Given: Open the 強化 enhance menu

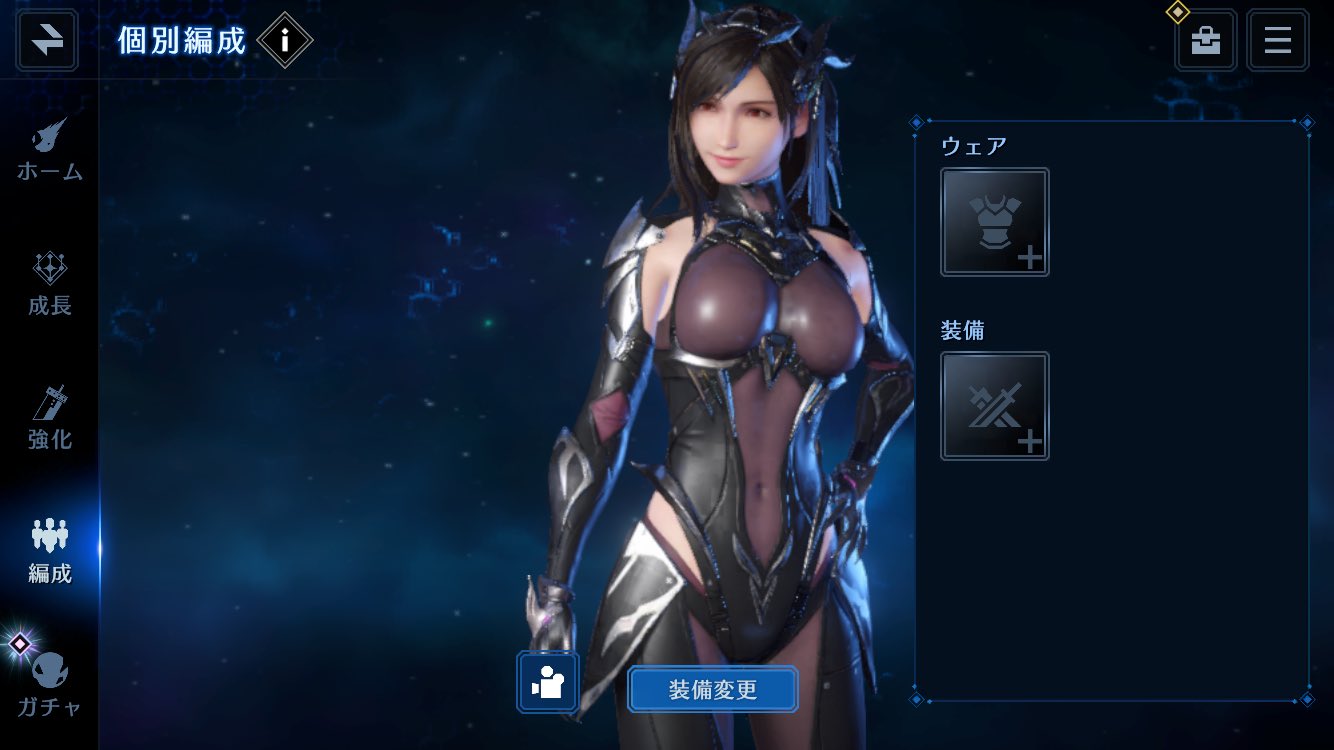Looking at the screenshot, I should point(49,417).
